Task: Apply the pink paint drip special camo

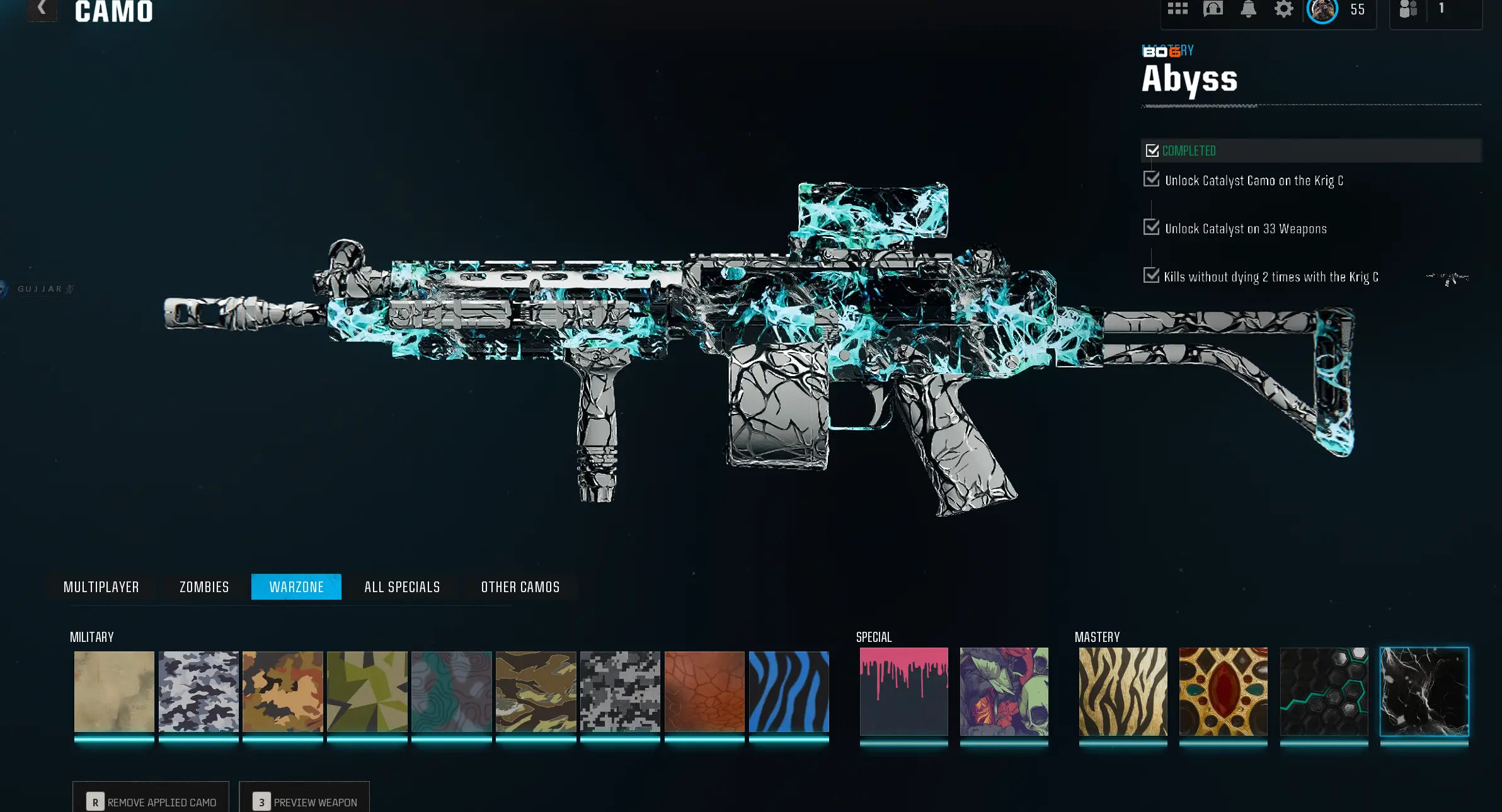Action: [903, 692]
